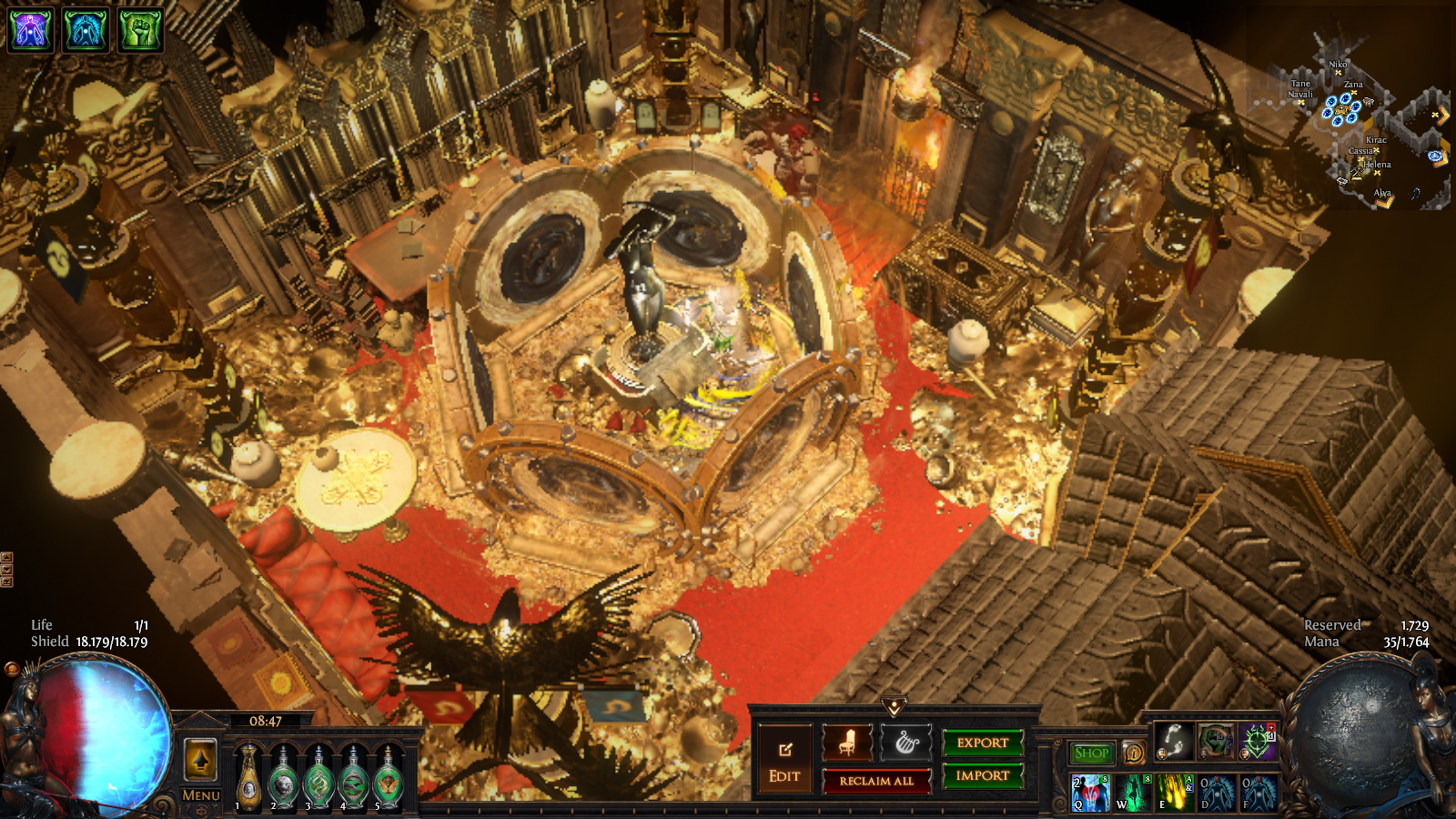This screenshot has width=1456, height=819.
Task: Import a hideout layout
Action: tap(983, 775)
